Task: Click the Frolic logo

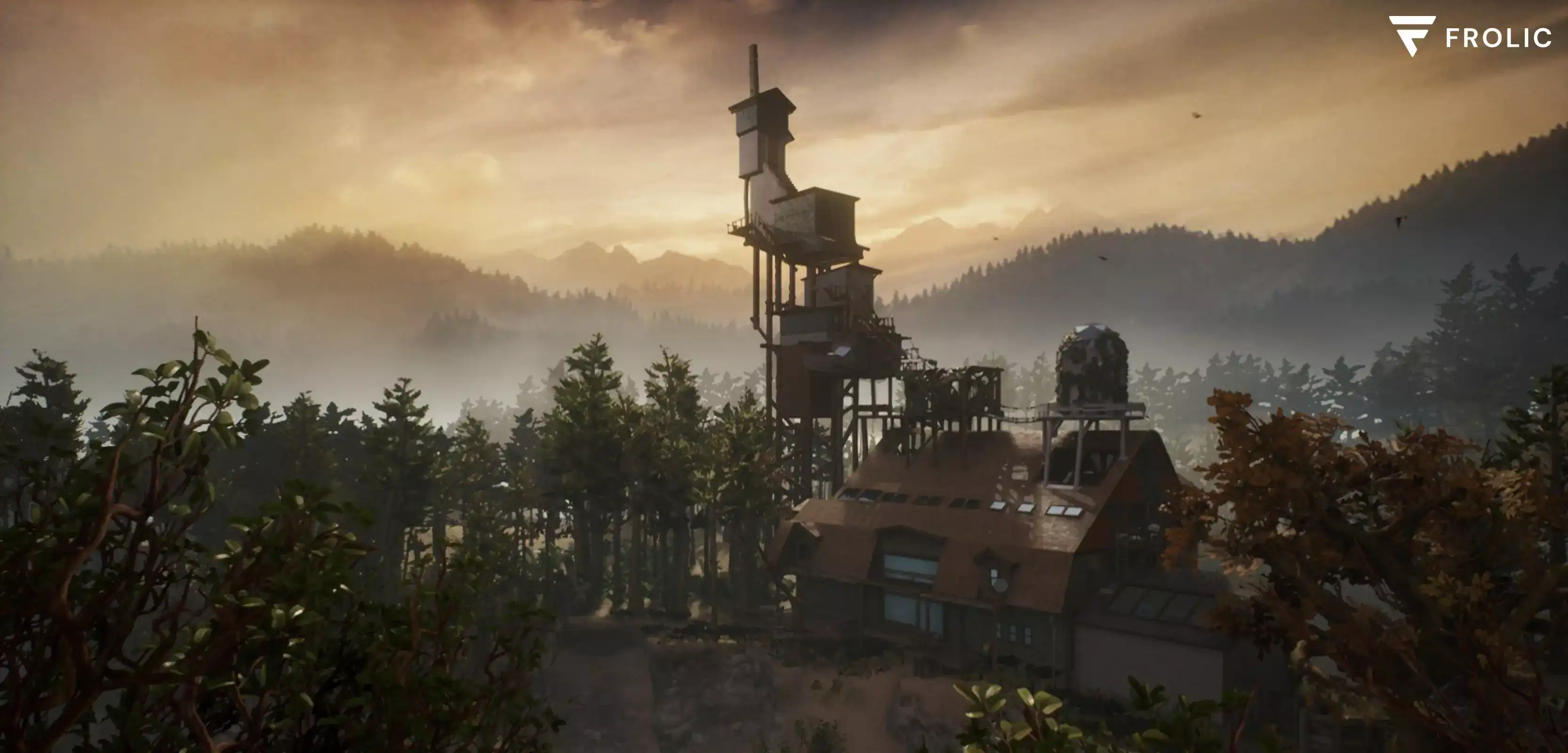Action: click(x=1469, y=37)
